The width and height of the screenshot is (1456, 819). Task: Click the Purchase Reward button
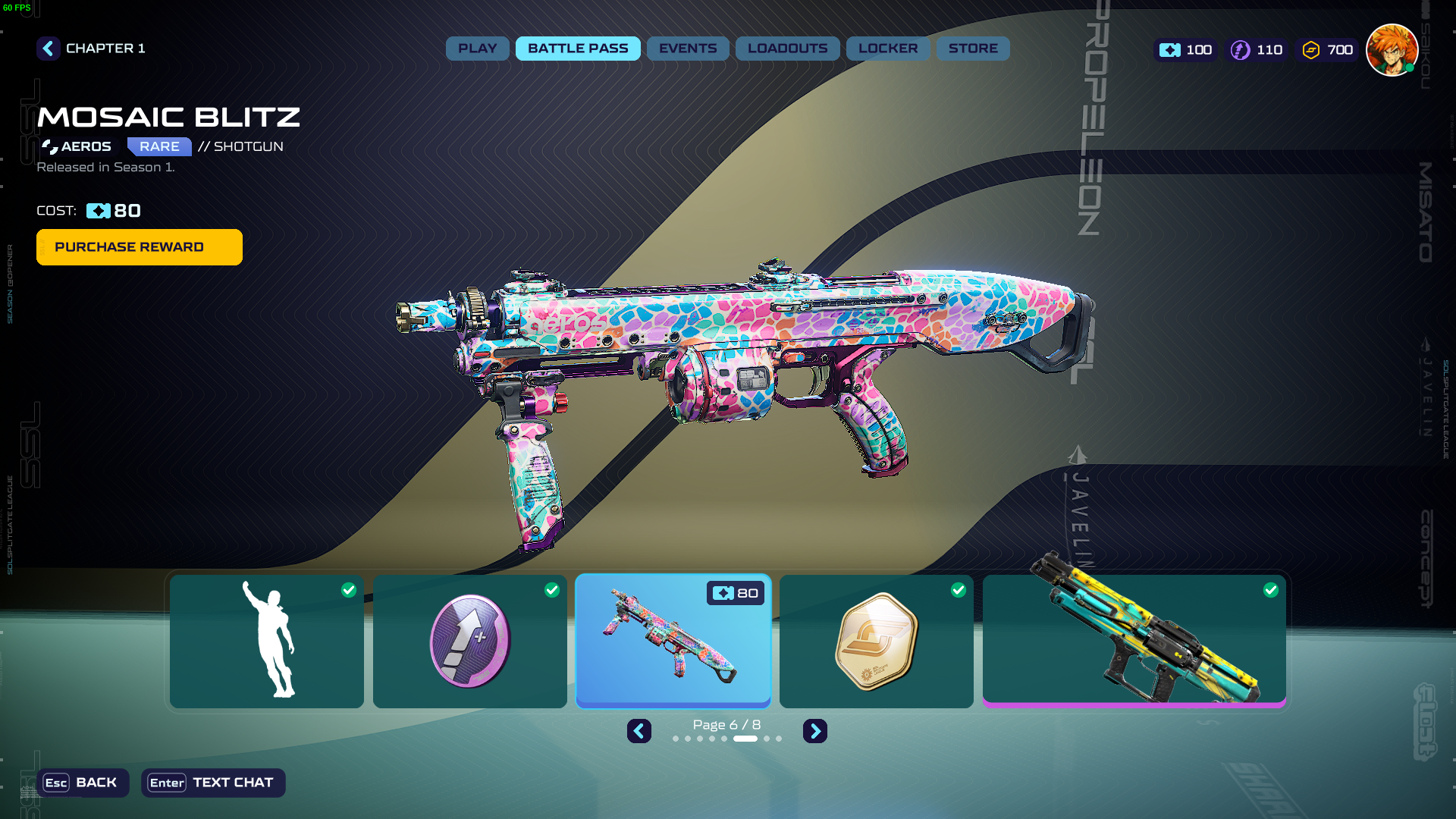pos(140,247)
